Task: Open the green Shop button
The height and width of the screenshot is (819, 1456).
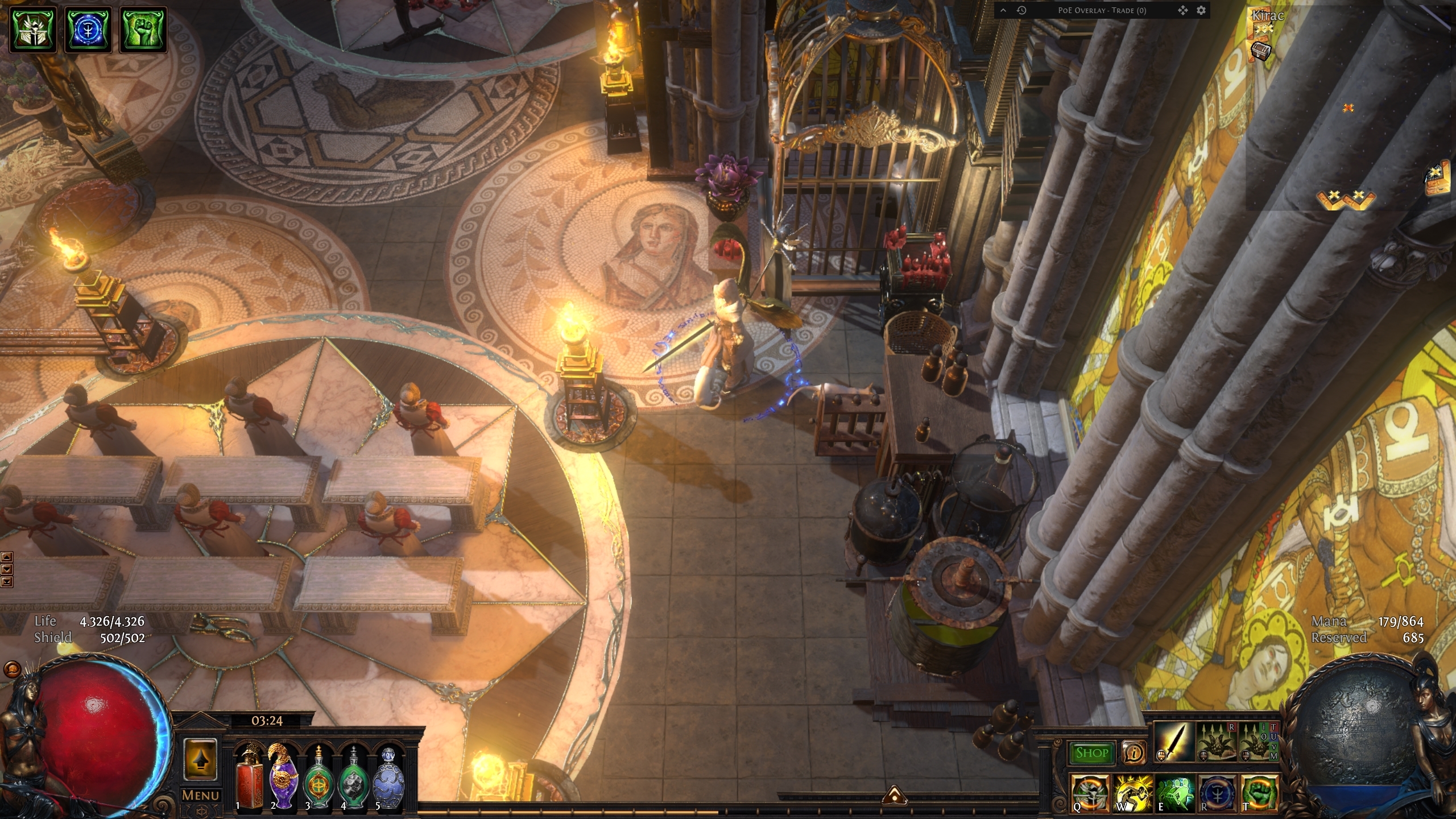Action: click(x=1091, y=753)
